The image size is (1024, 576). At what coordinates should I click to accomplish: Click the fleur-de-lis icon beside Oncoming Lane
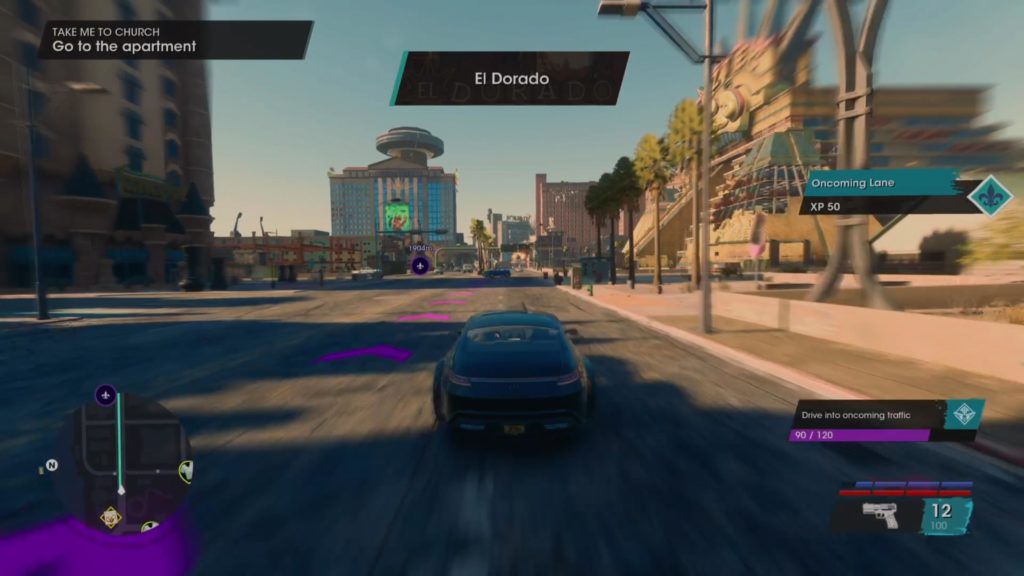990,195
